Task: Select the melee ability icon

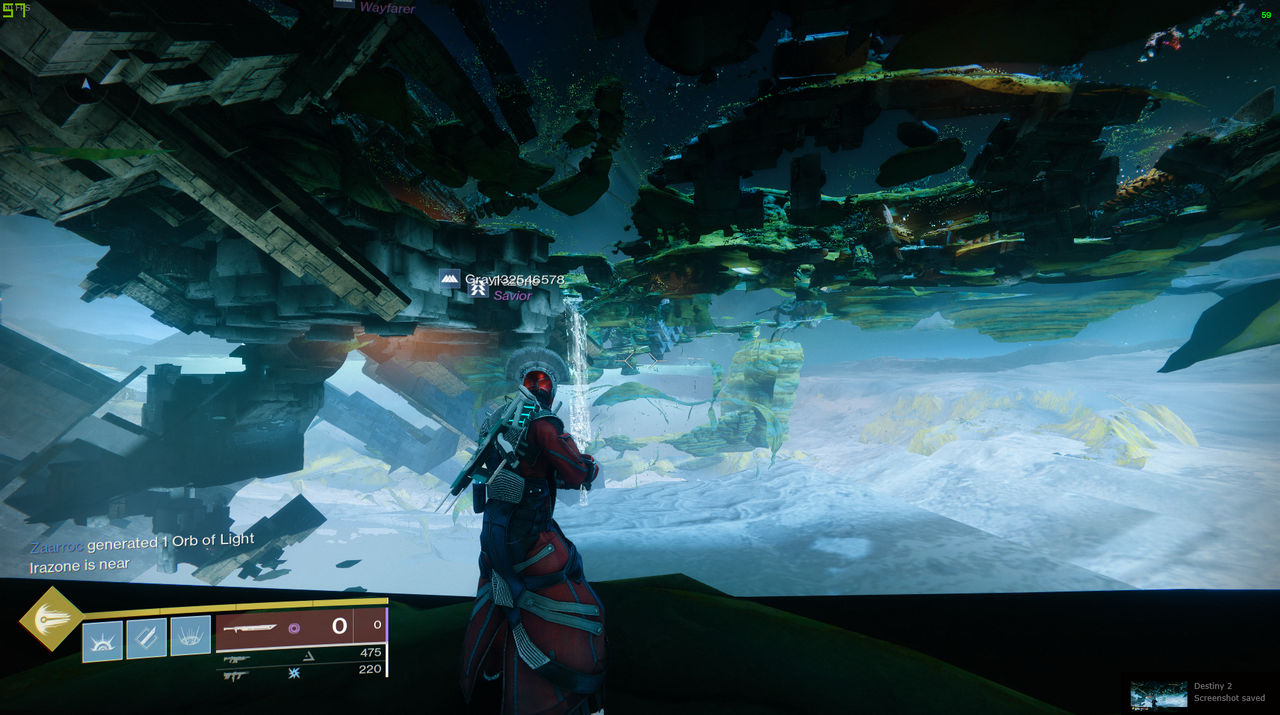Action: (146, 638)
